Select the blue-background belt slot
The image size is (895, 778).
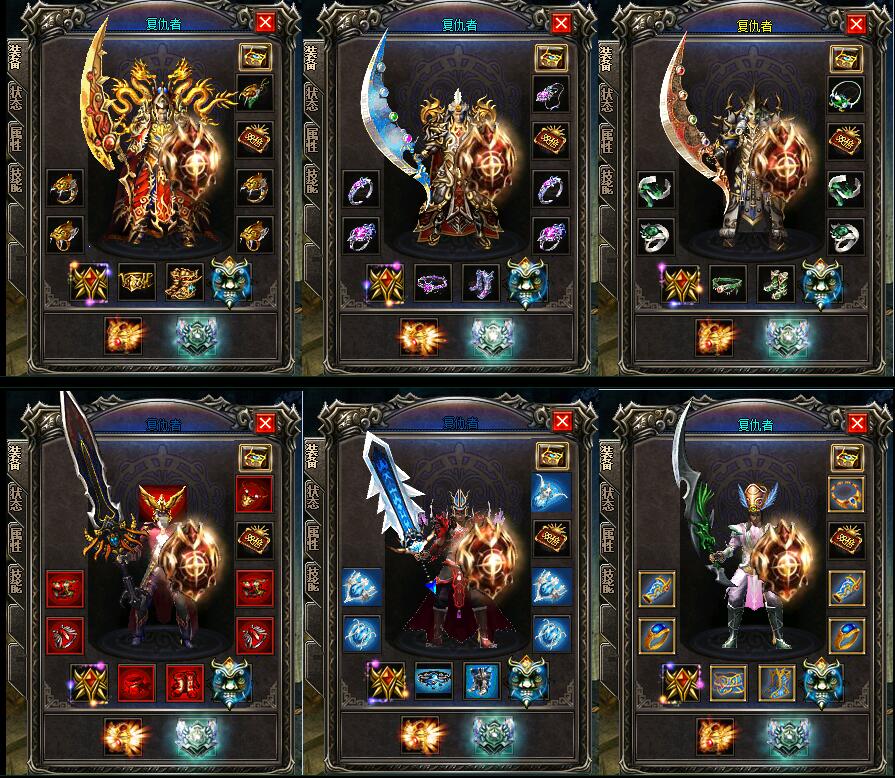click(433, 682)
